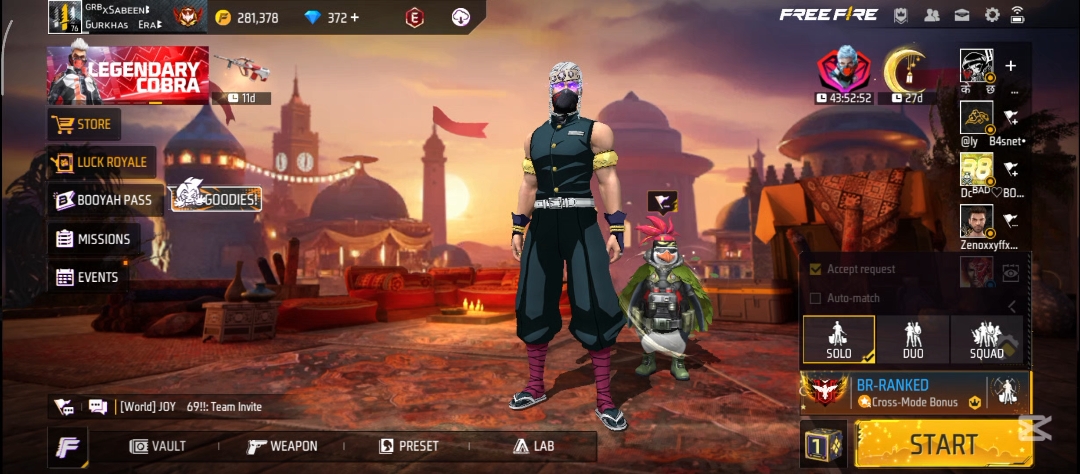Open the Preset section
This screenshot has width=1080, height=474.
(410, 446)
